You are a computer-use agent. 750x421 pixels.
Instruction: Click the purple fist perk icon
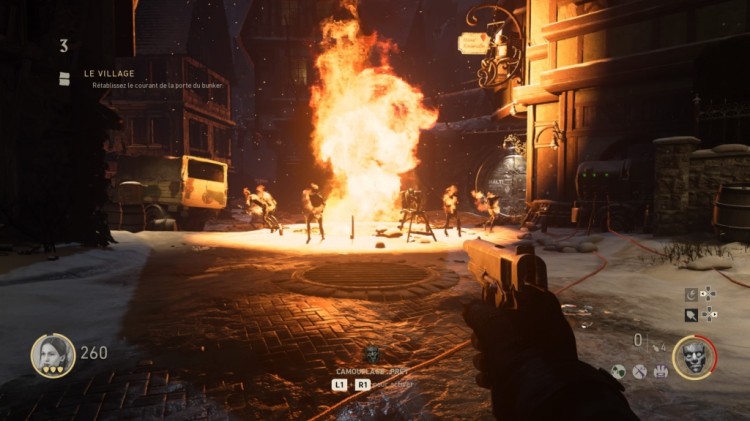tap(661, 371)
